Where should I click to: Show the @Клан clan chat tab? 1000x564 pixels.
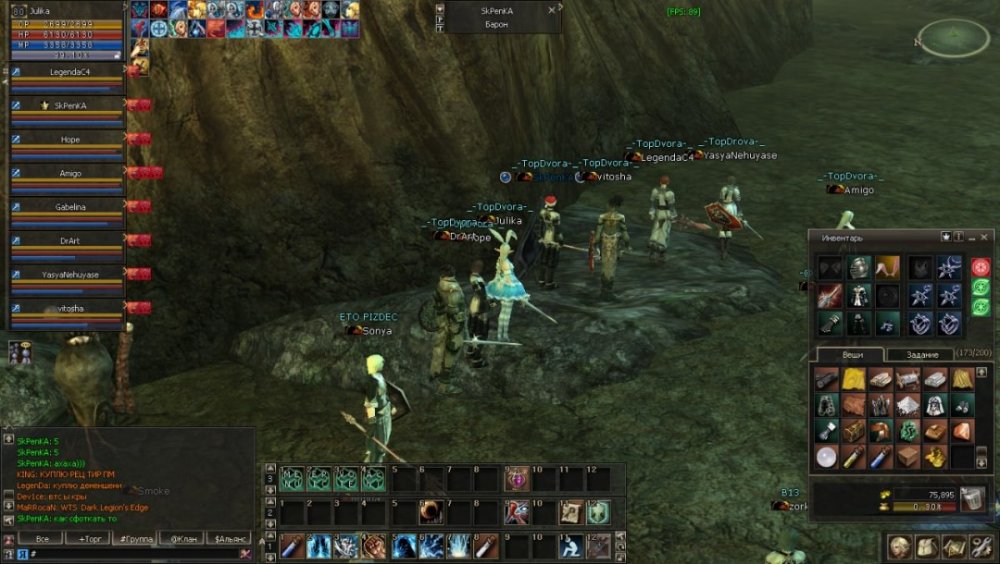coord(183,538)
